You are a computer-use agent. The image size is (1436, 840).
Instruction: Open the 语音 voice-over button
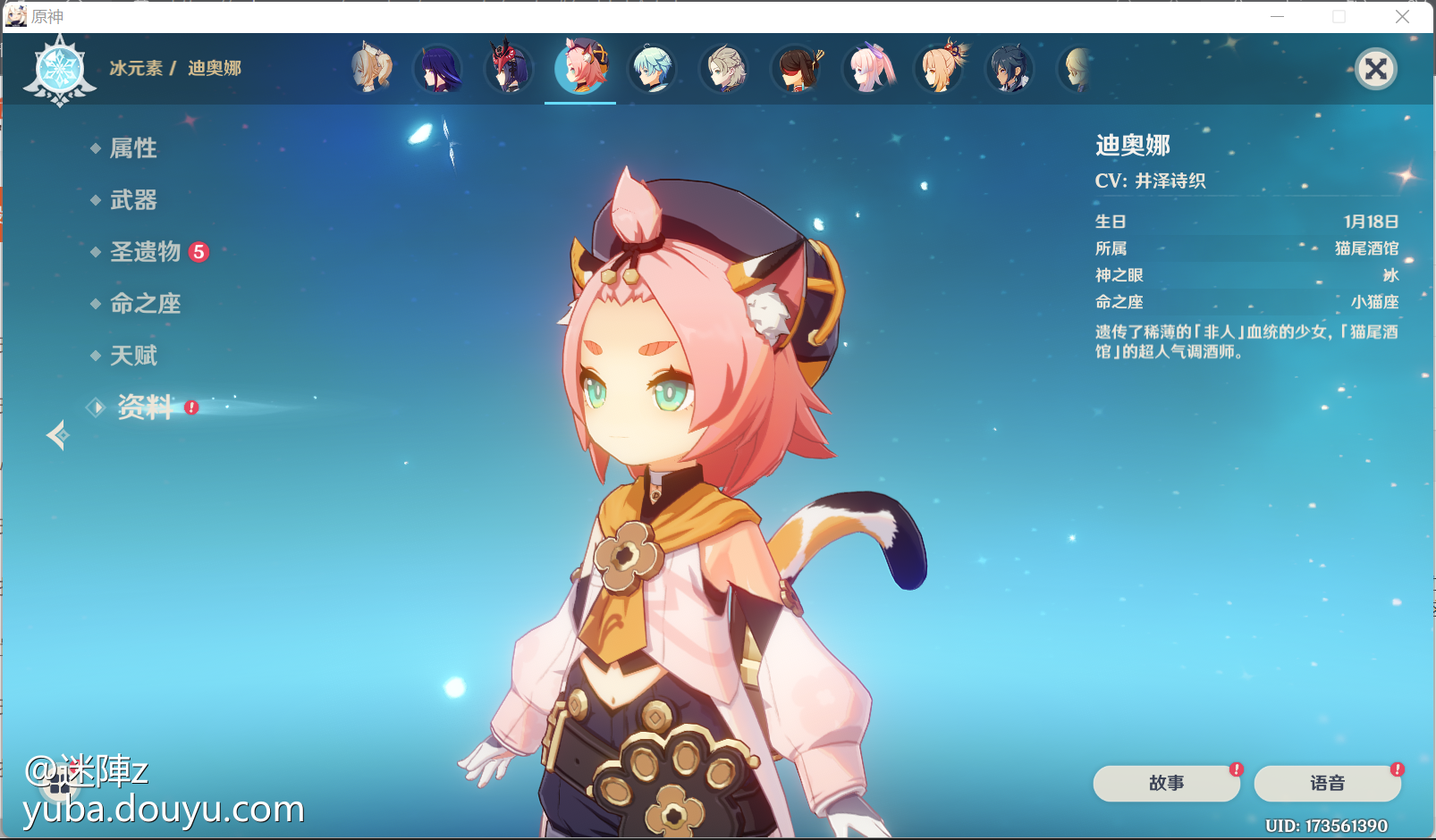click(x=1327, y=783)
